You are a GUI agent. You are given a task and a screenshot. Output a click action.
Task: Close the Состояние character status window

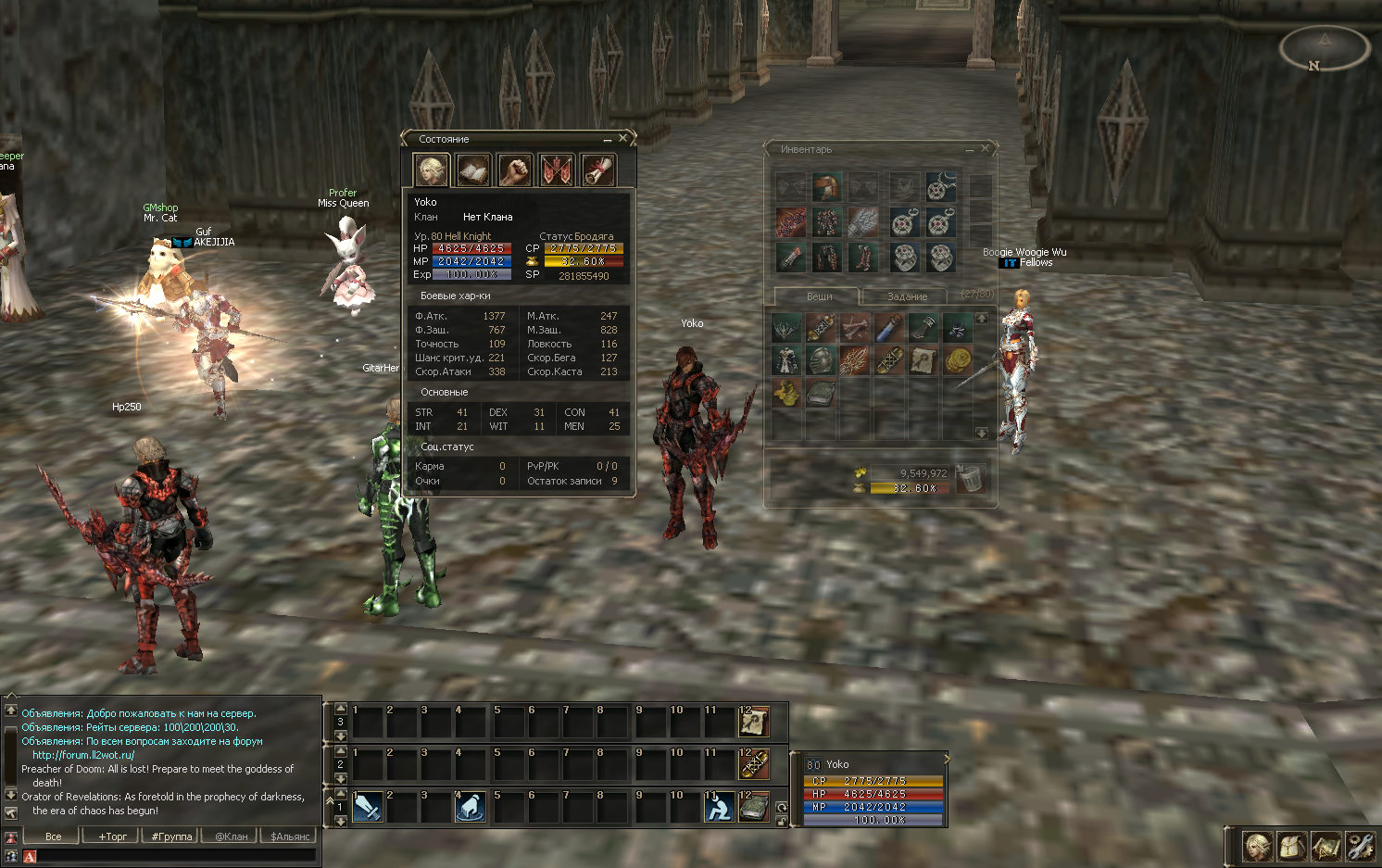pos(623,138)
